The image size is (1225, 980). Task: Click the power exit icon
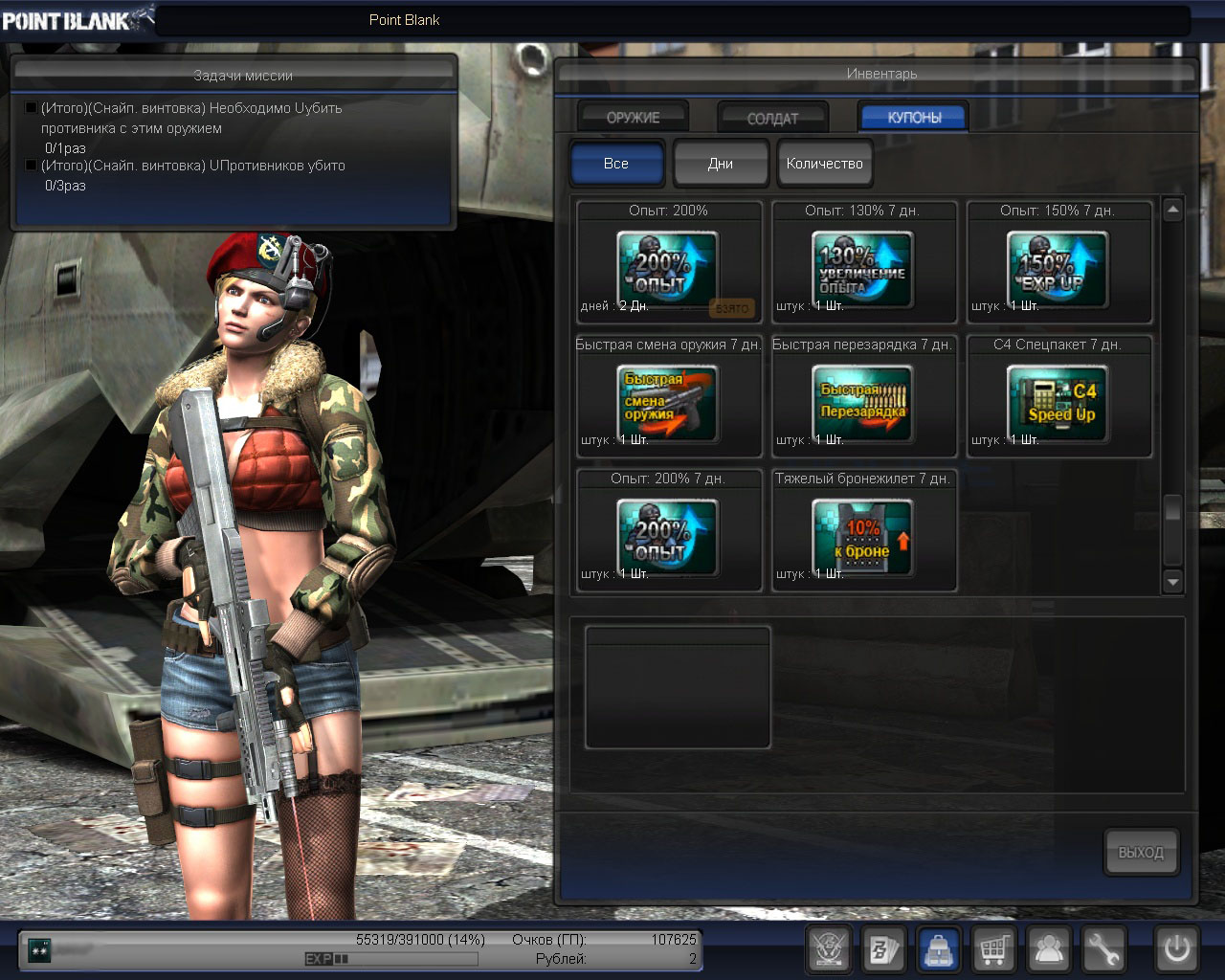[x=1176, y=949]
